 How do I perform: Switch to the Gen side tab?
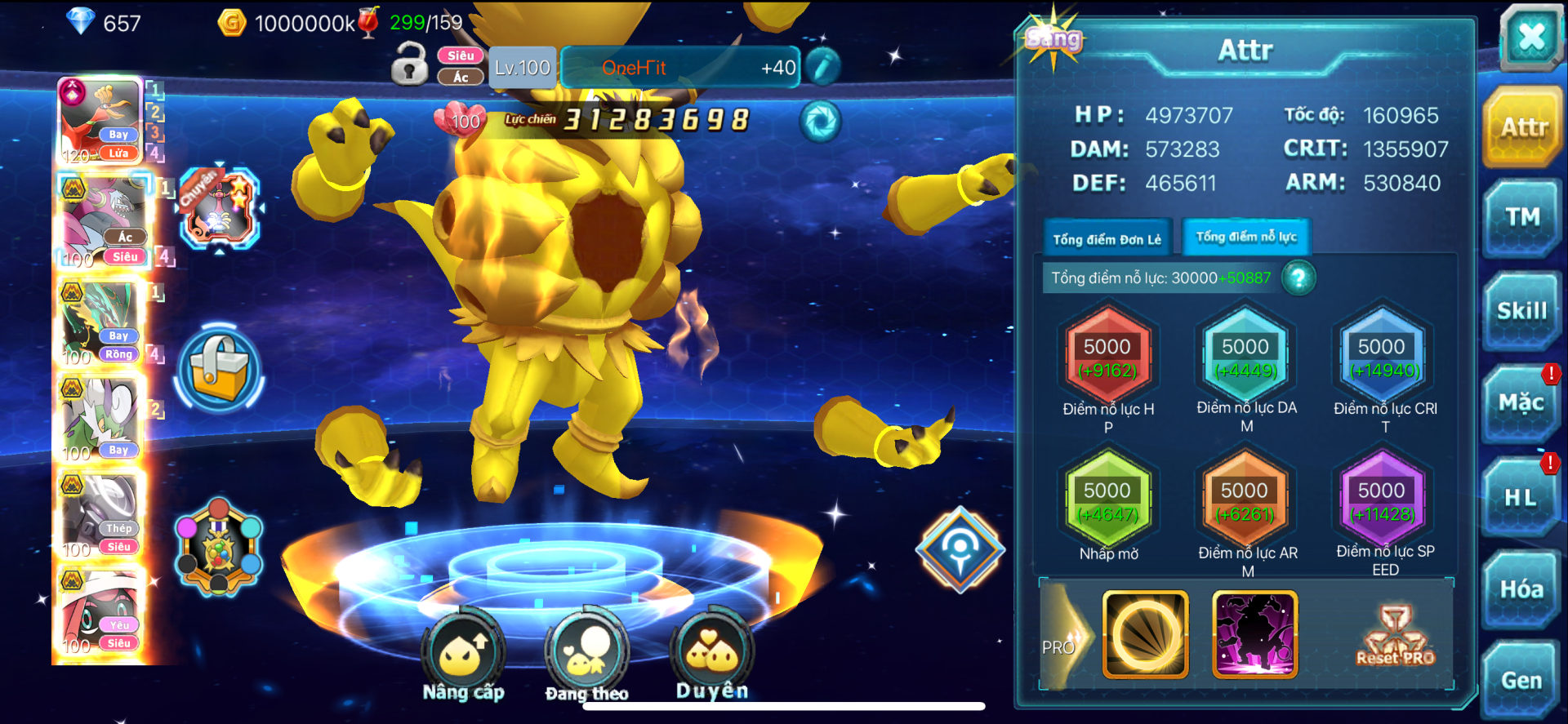pos(1521,680)
